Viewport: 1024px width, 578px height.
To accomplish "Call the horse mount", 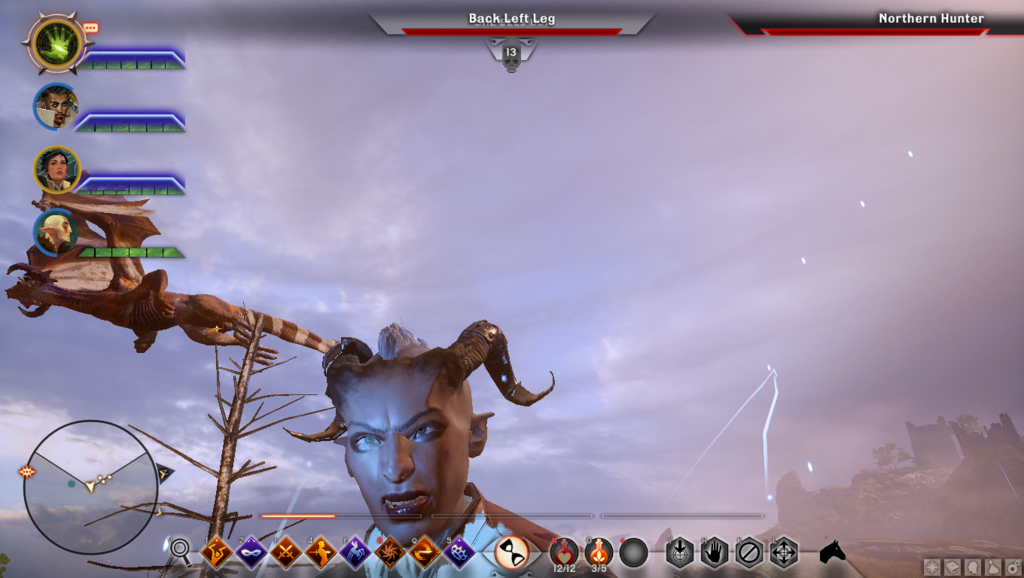I will 832,551.
